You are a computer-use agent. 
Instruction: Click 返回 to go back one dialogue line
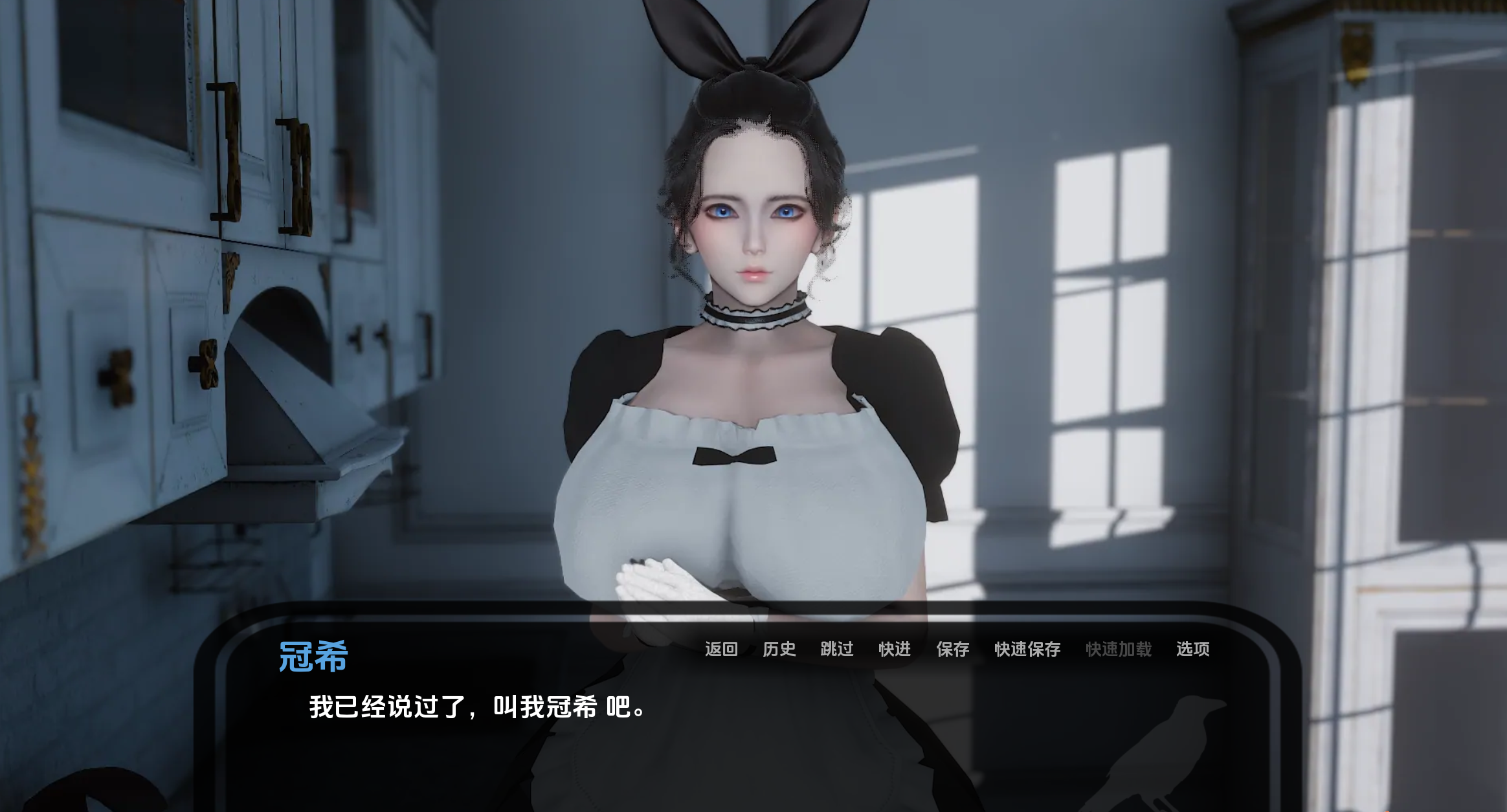[721, 649]
